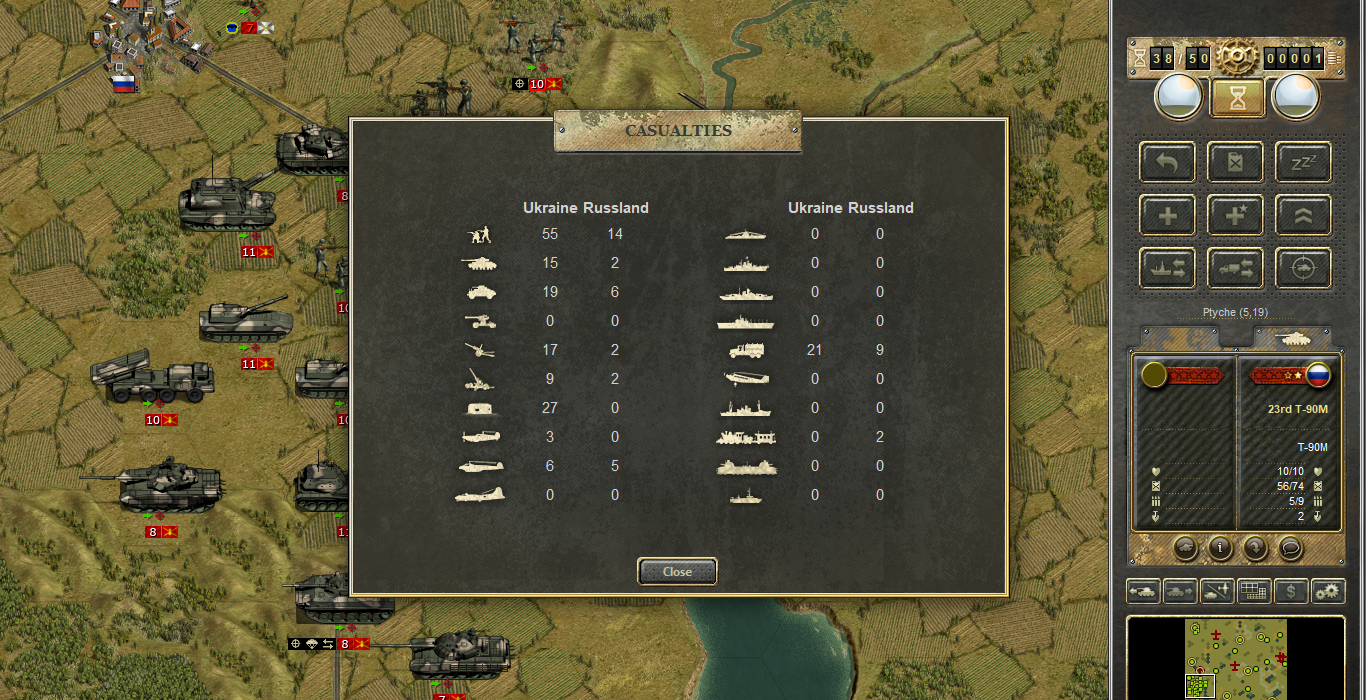
Task: Open the purchase menu (dollar sign)
Action: click(1291, 591)
